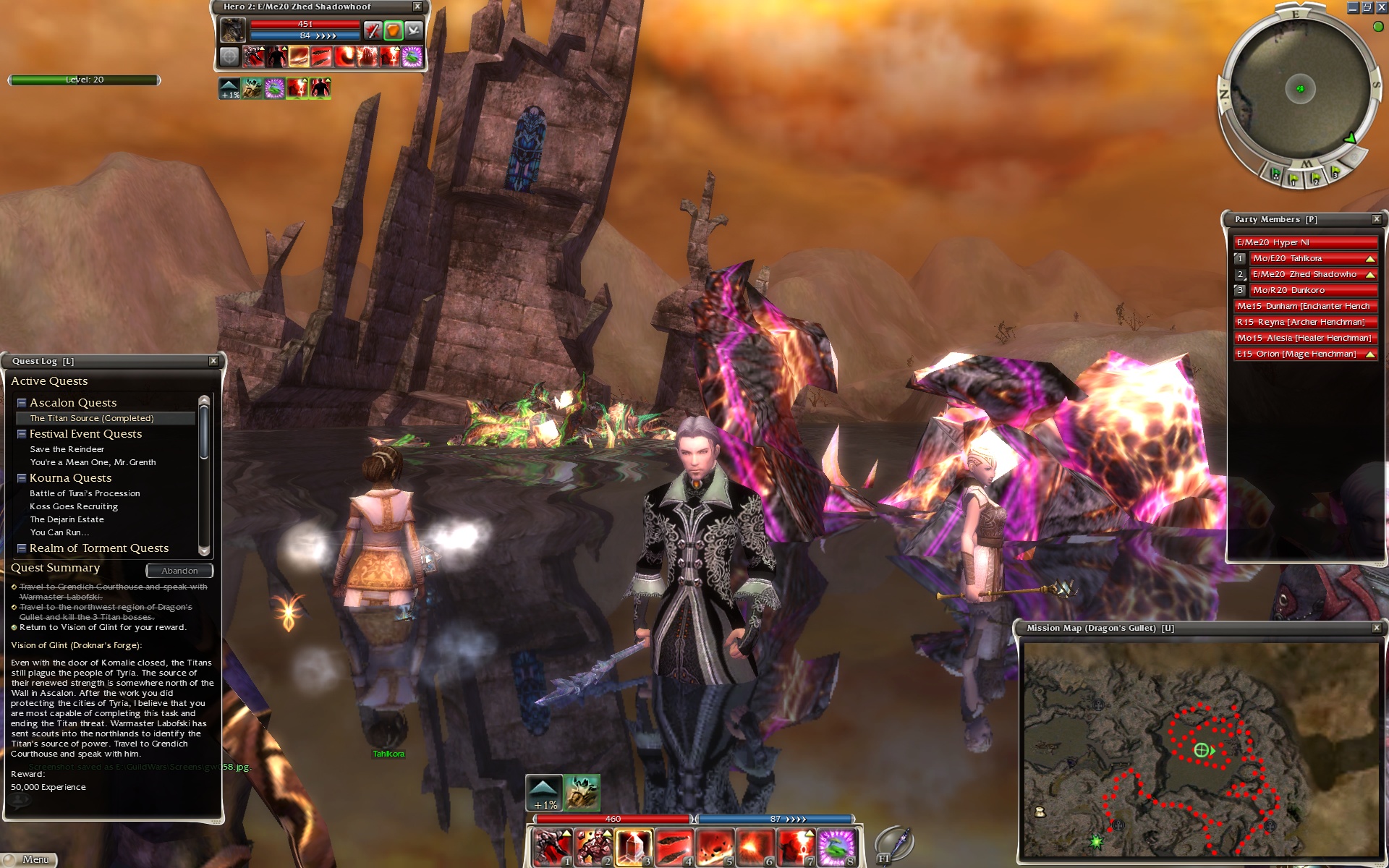Image resolution: width=1389 pixels, height=868 pixels.
Task: Abandon the selected quest
Action: [x=179, y=571]
